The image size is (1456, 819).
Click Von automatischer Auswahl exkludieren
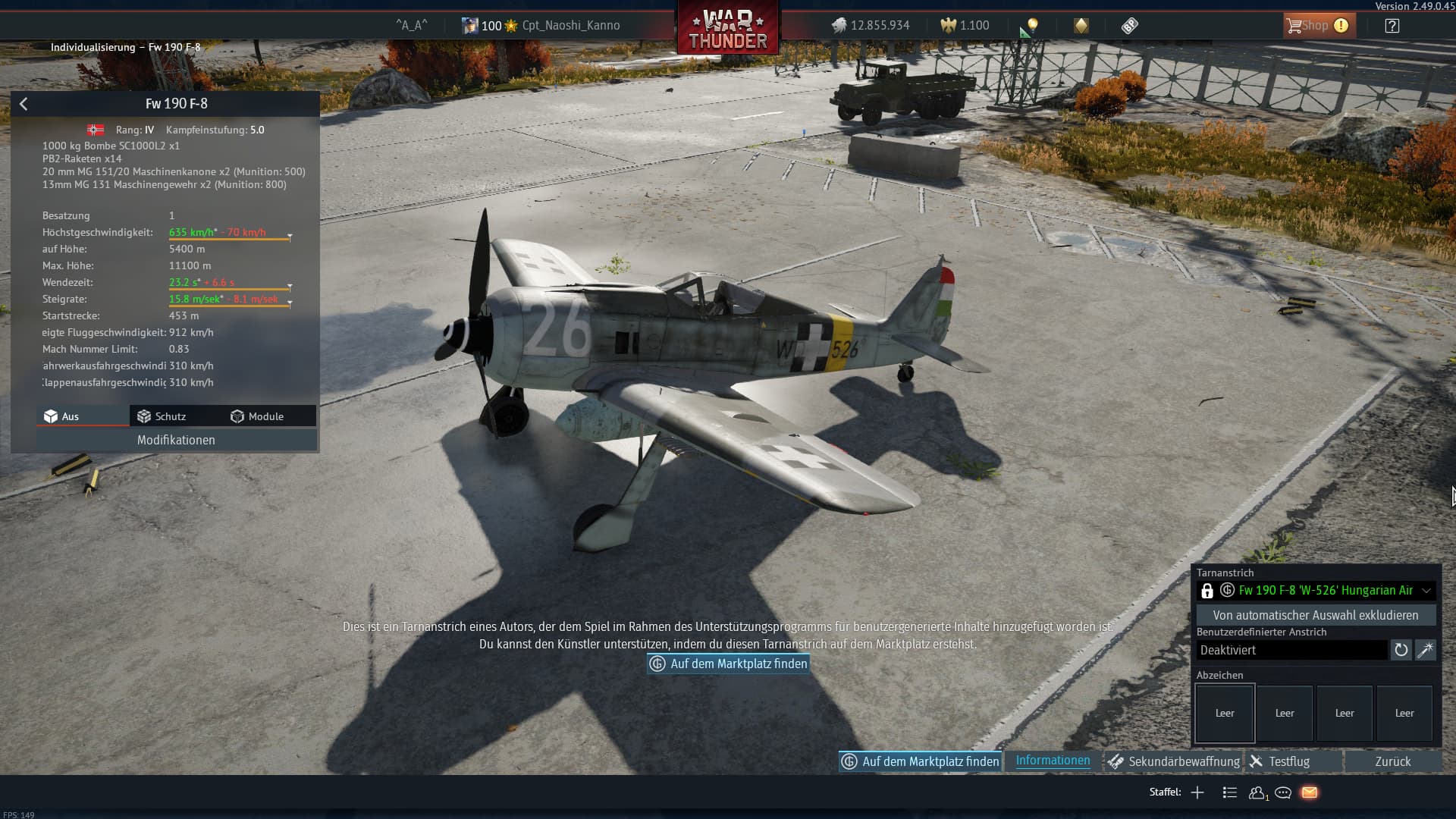click(1315, 615)
